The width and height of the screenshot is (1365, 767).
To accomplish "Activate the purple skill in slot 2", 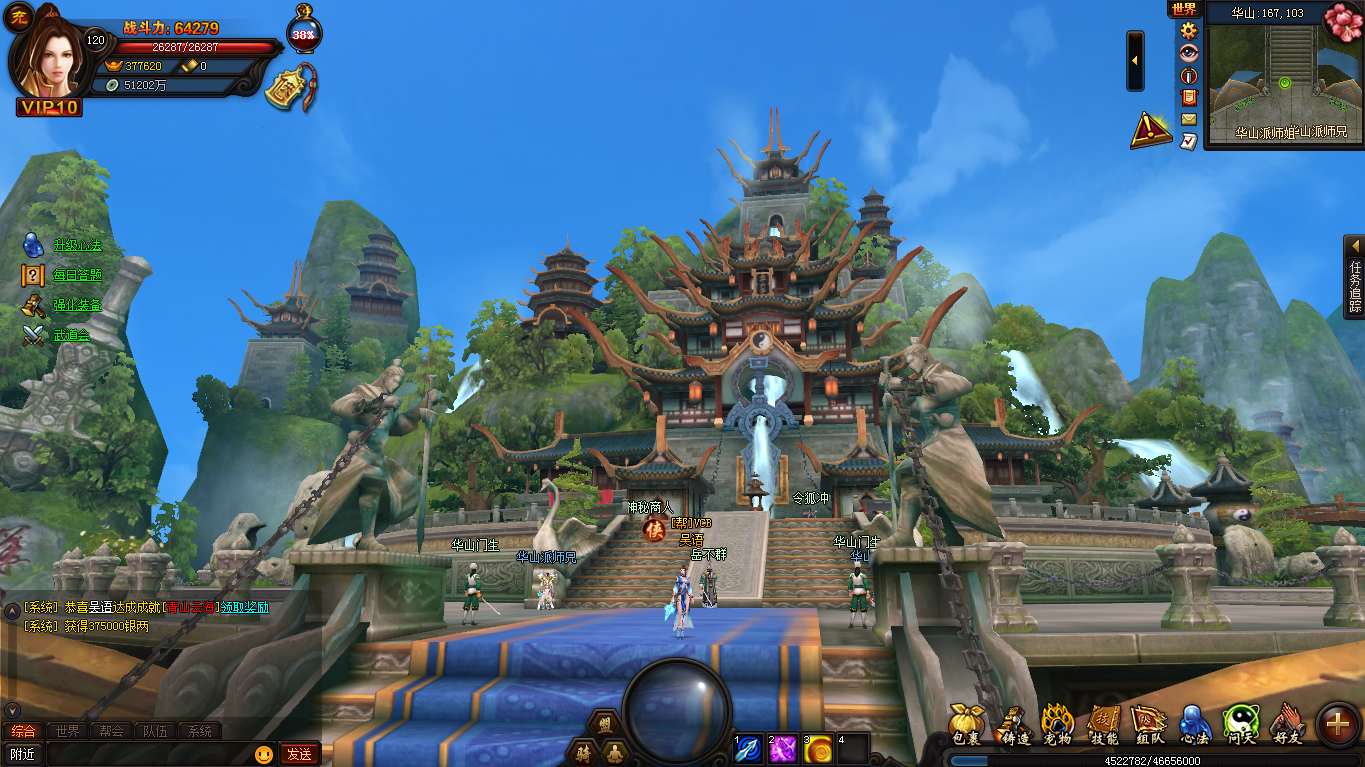I will click(782, 749).
